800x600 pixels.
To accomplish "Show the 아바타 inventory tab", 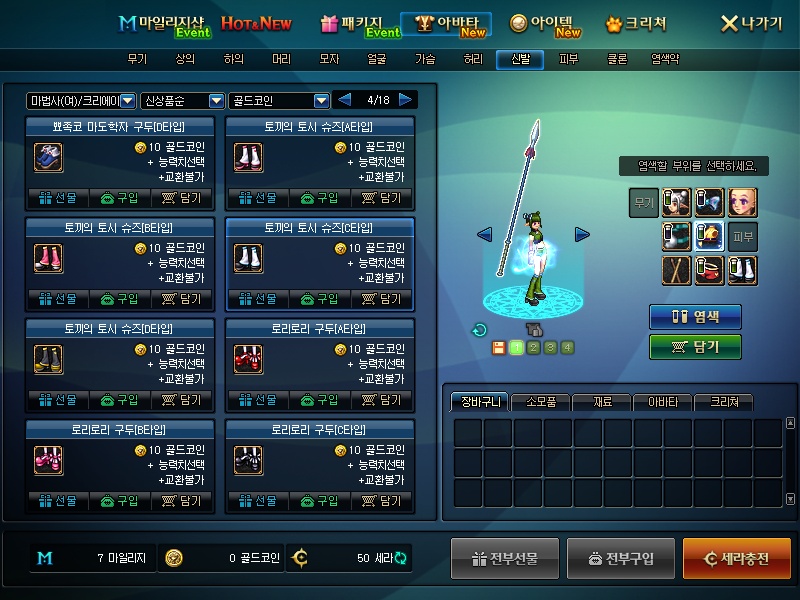I will click(663, 402).
